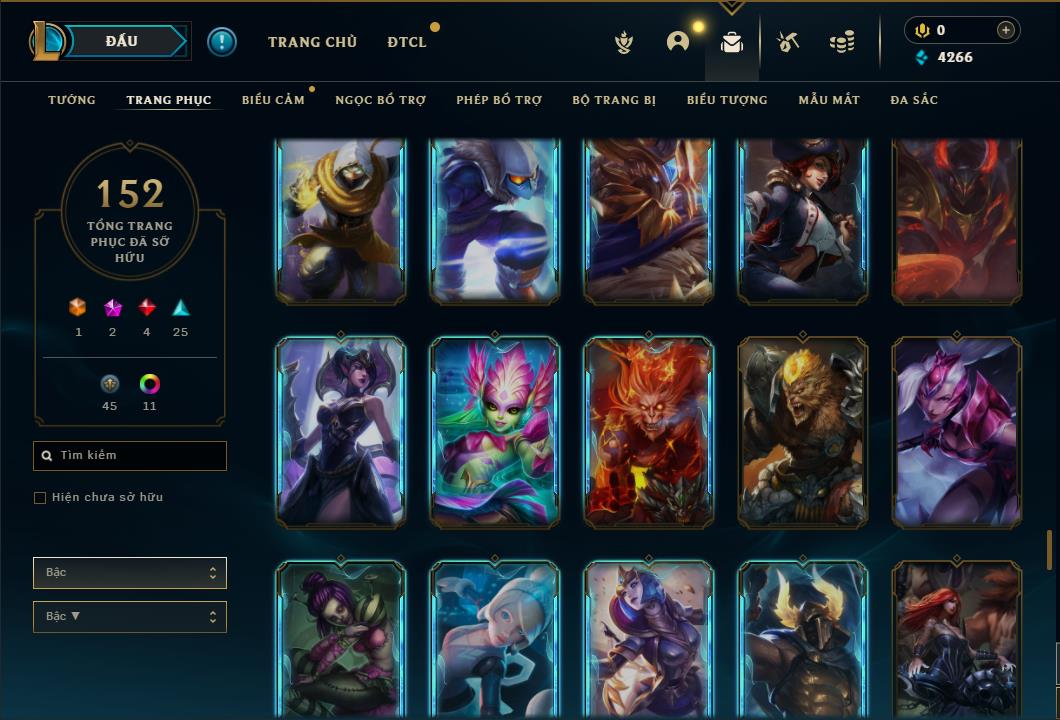The height and width of the screenshot is (720, 1060).
Task: Switch to the BIỂU TƯỢNG tab
Action: pyautogui.click(x=727, y=100)
